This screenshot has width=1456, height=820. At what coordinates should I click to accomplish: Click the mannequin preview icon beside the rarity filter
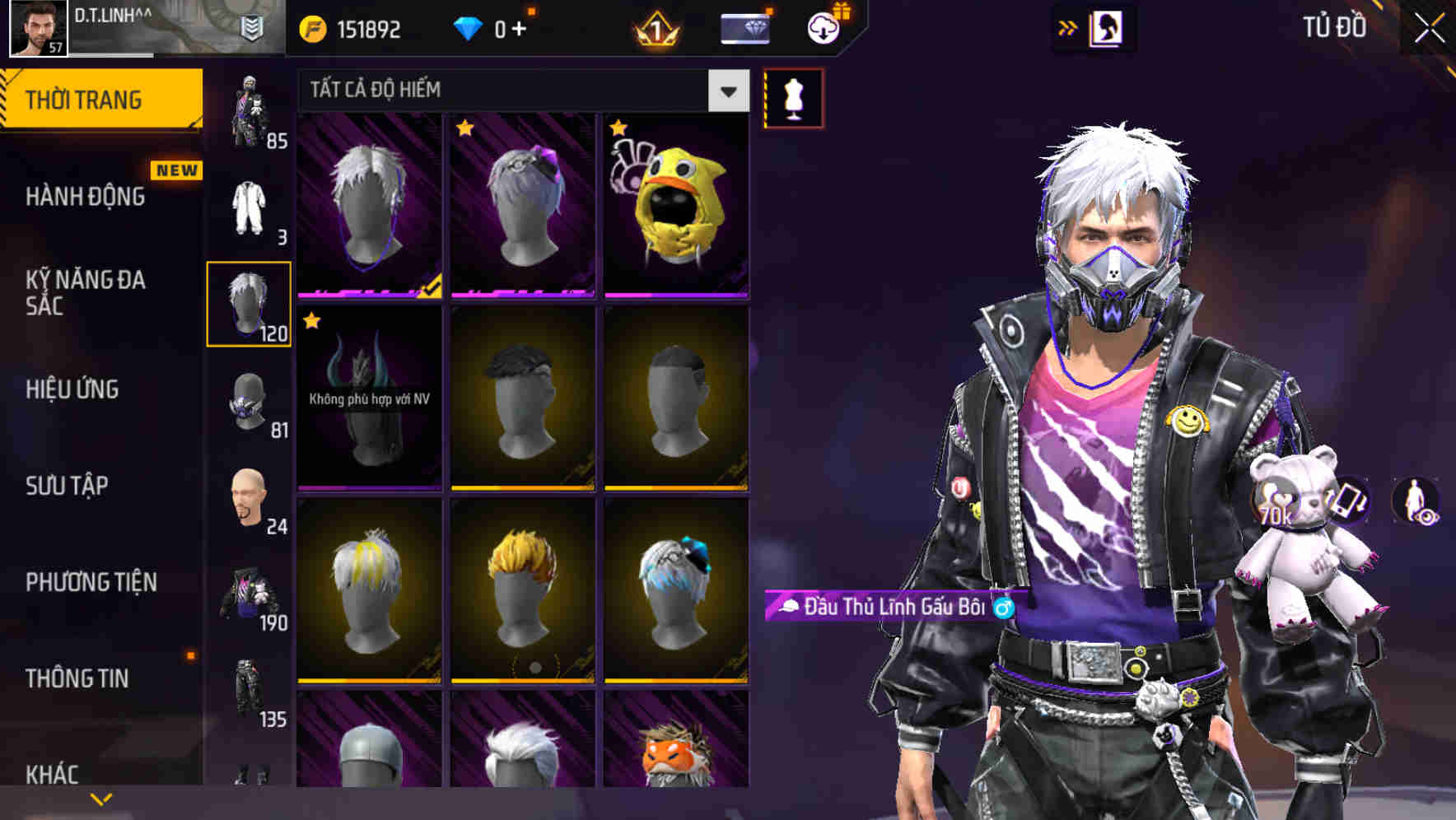793,96
